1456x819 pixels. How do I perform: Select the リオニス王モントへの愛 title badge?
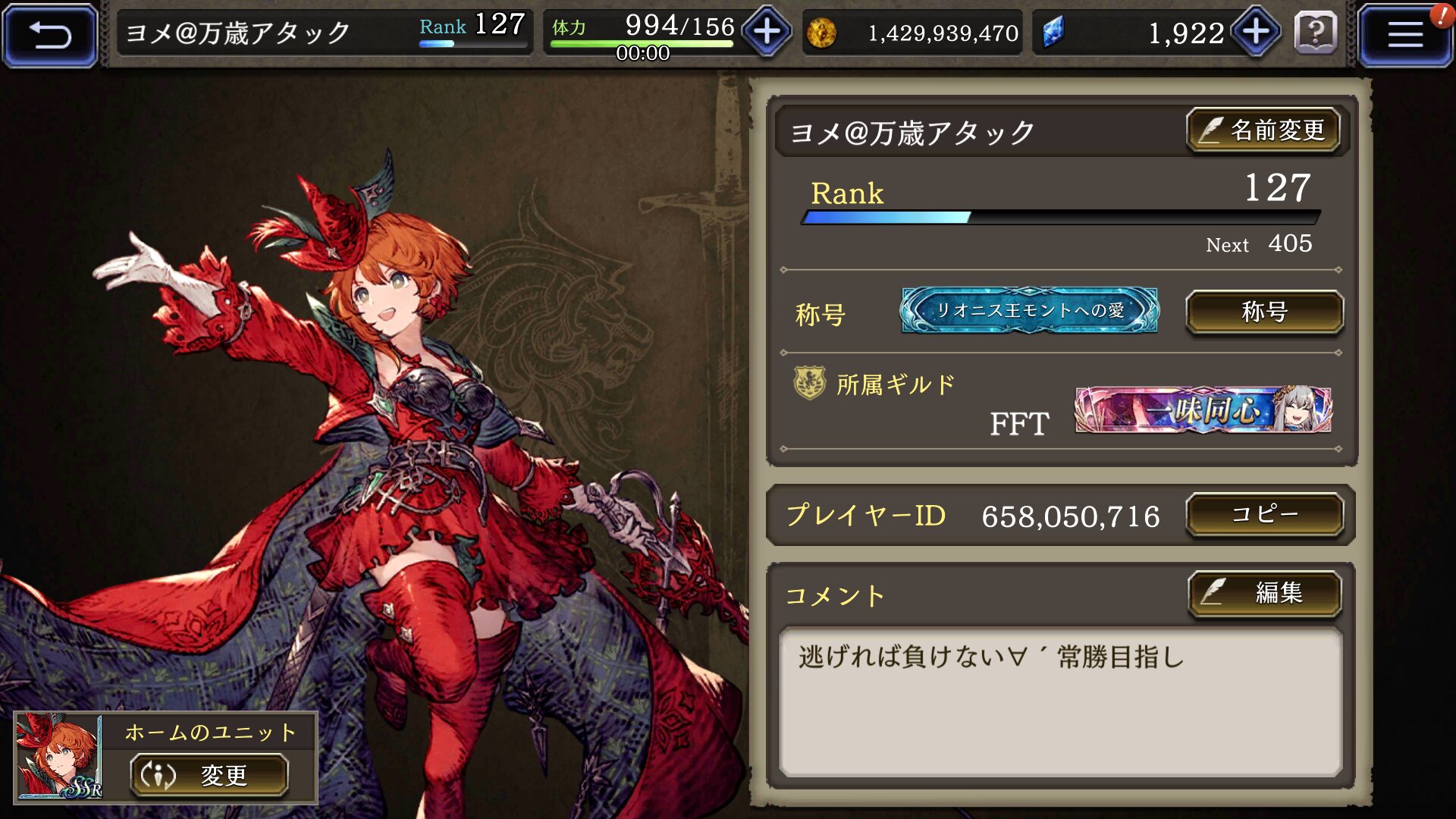click(x=1029, y=310)
